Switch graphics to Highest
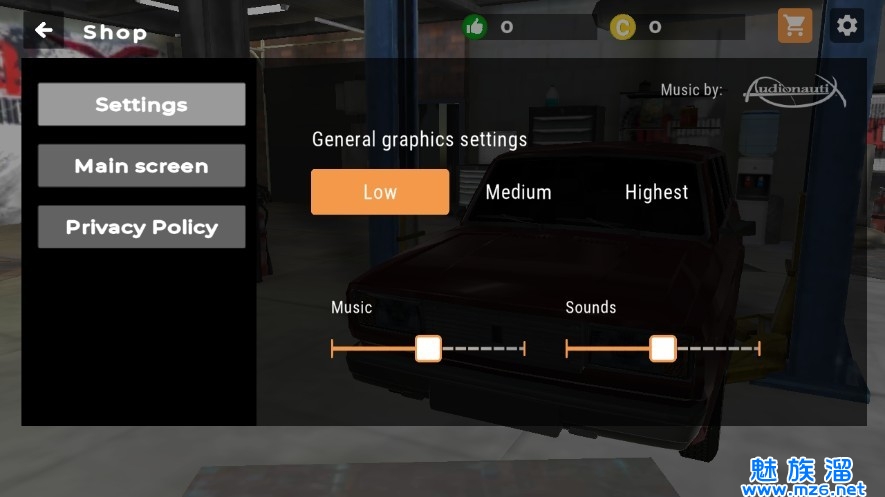This screenshot has width=885, height=497. tap(656, 192)
